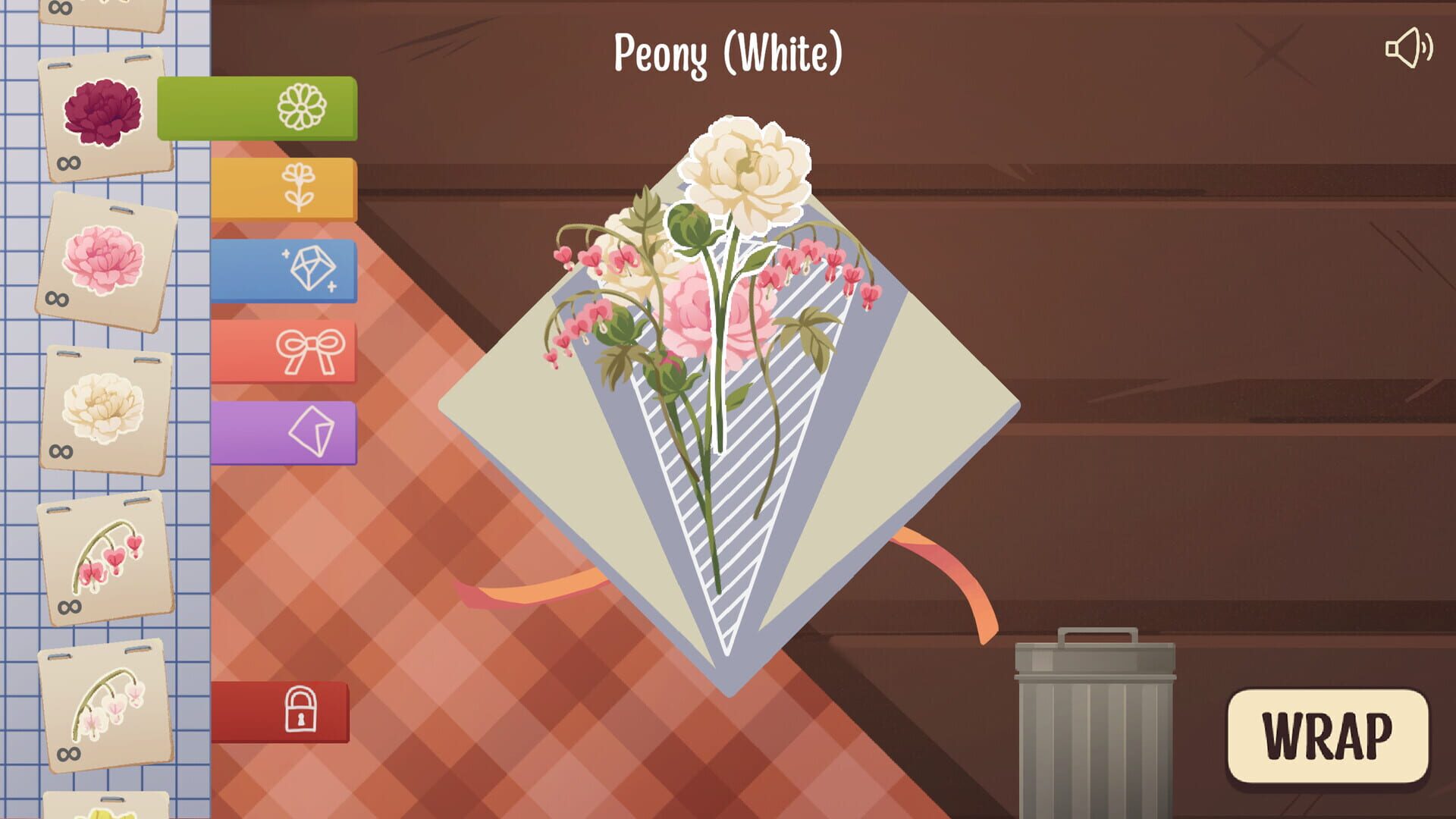This screenshot has height=819, width=1456.
Task: Click the Peony (White) title text
Action: 726,52
